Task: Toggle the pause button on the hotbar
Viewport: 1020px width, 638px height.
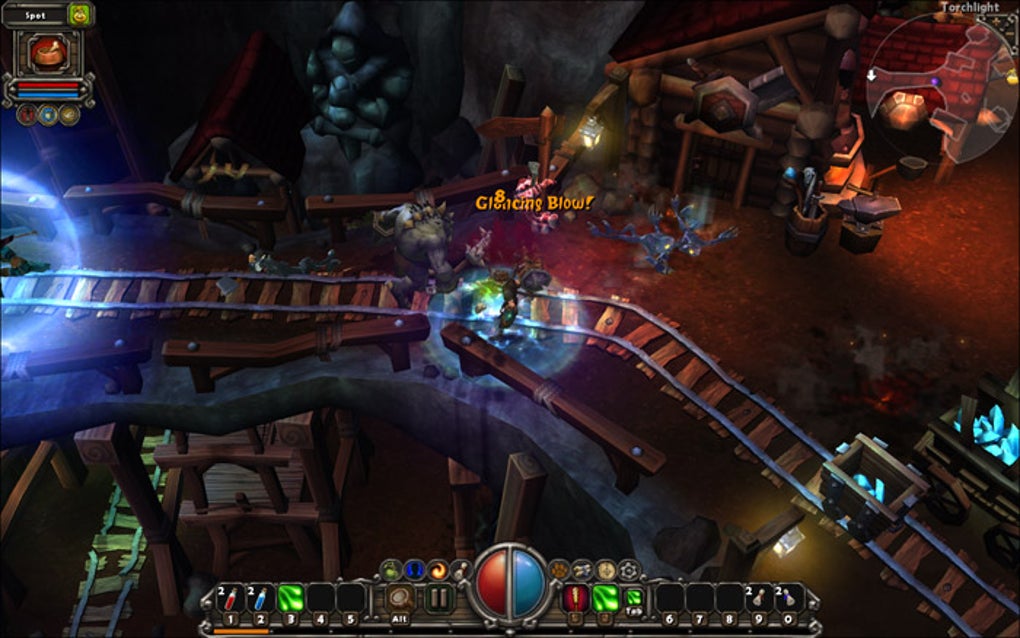Action: [439, 598]
